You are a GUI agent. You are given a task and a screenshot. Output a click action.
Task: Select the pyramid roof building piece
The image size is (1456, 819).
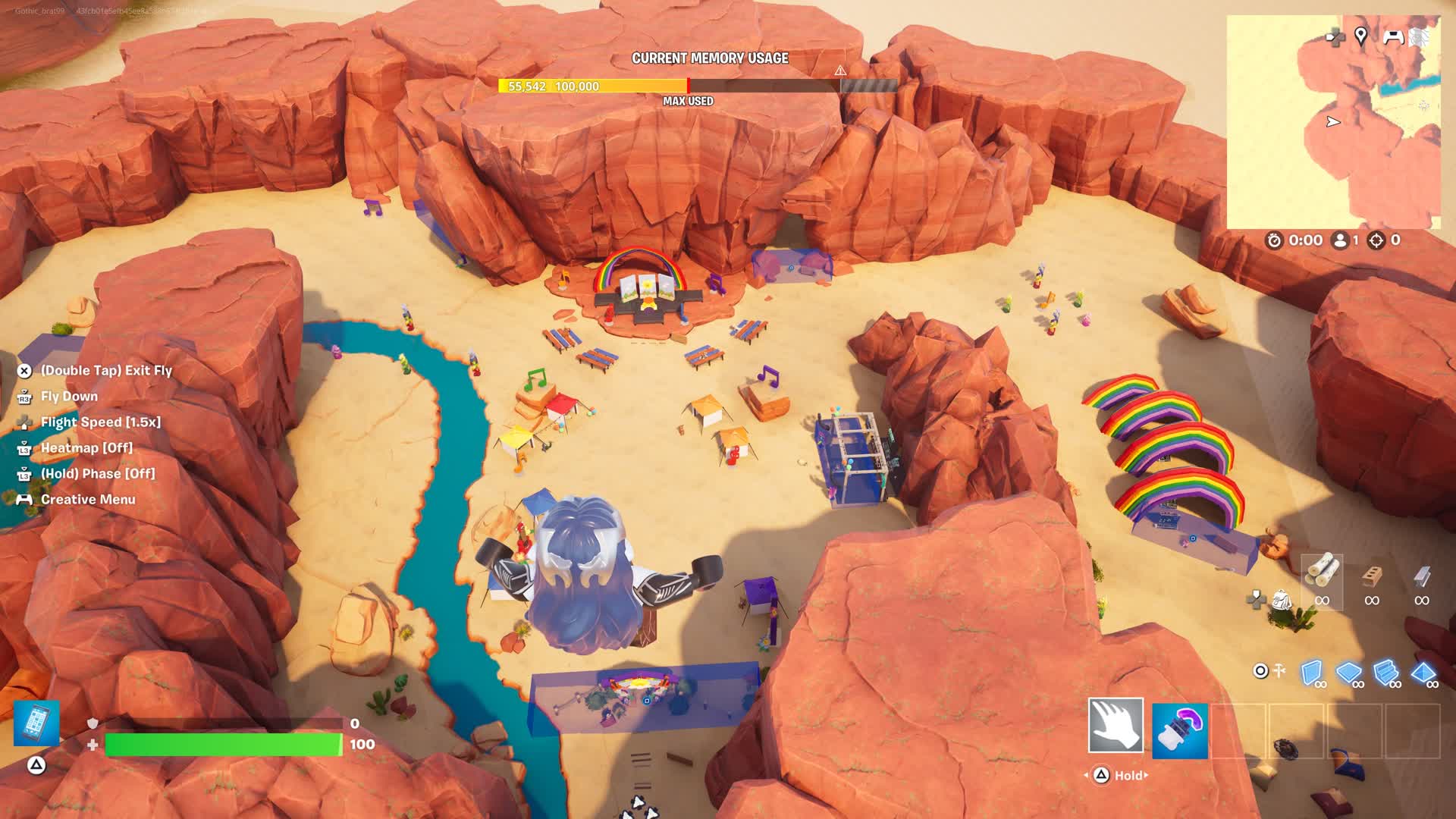coord(1423,673)
